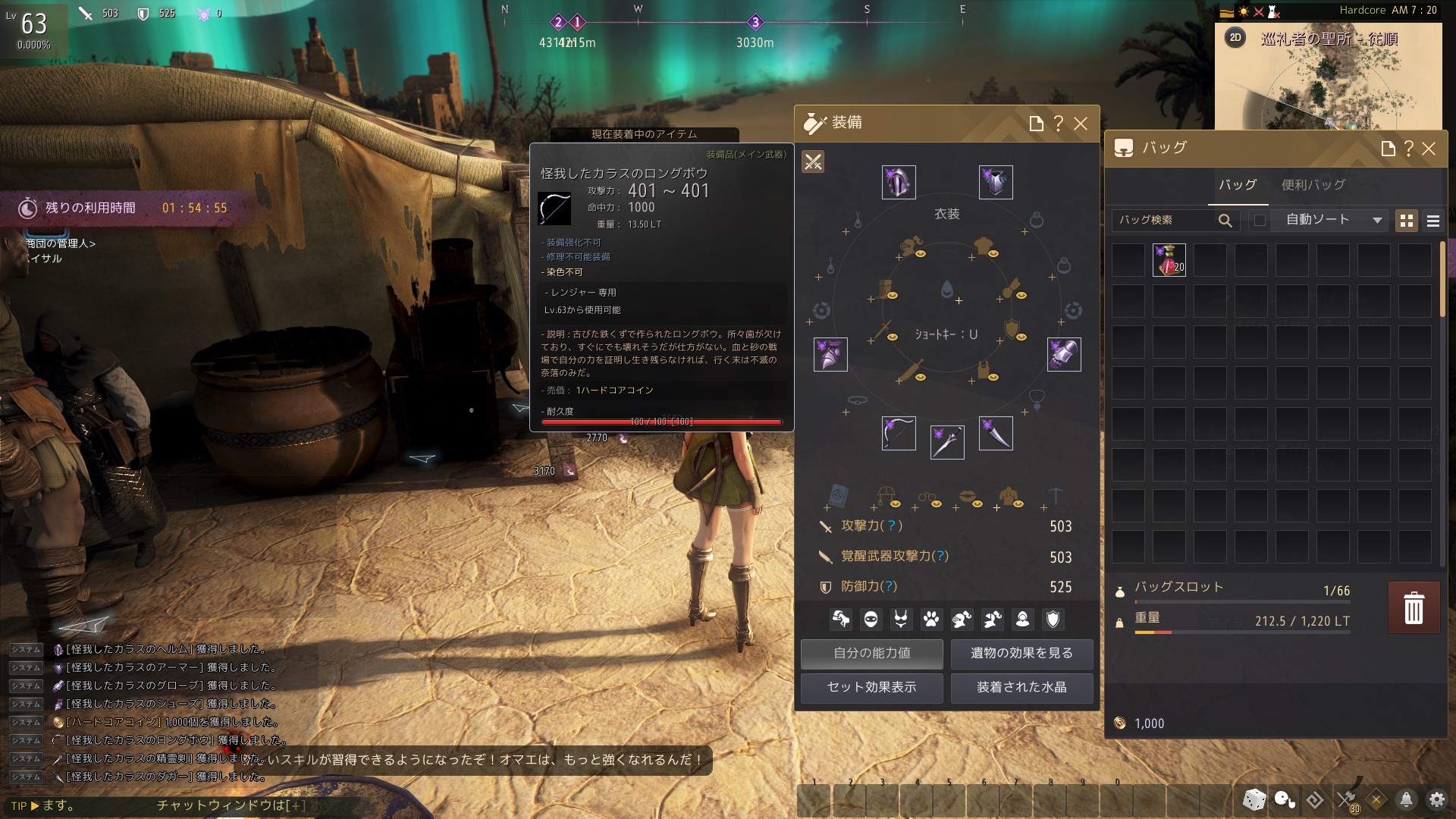Select the equipped longbow main weapon slot
Viewport: 1456px width, 819px height.
[899, 433]
